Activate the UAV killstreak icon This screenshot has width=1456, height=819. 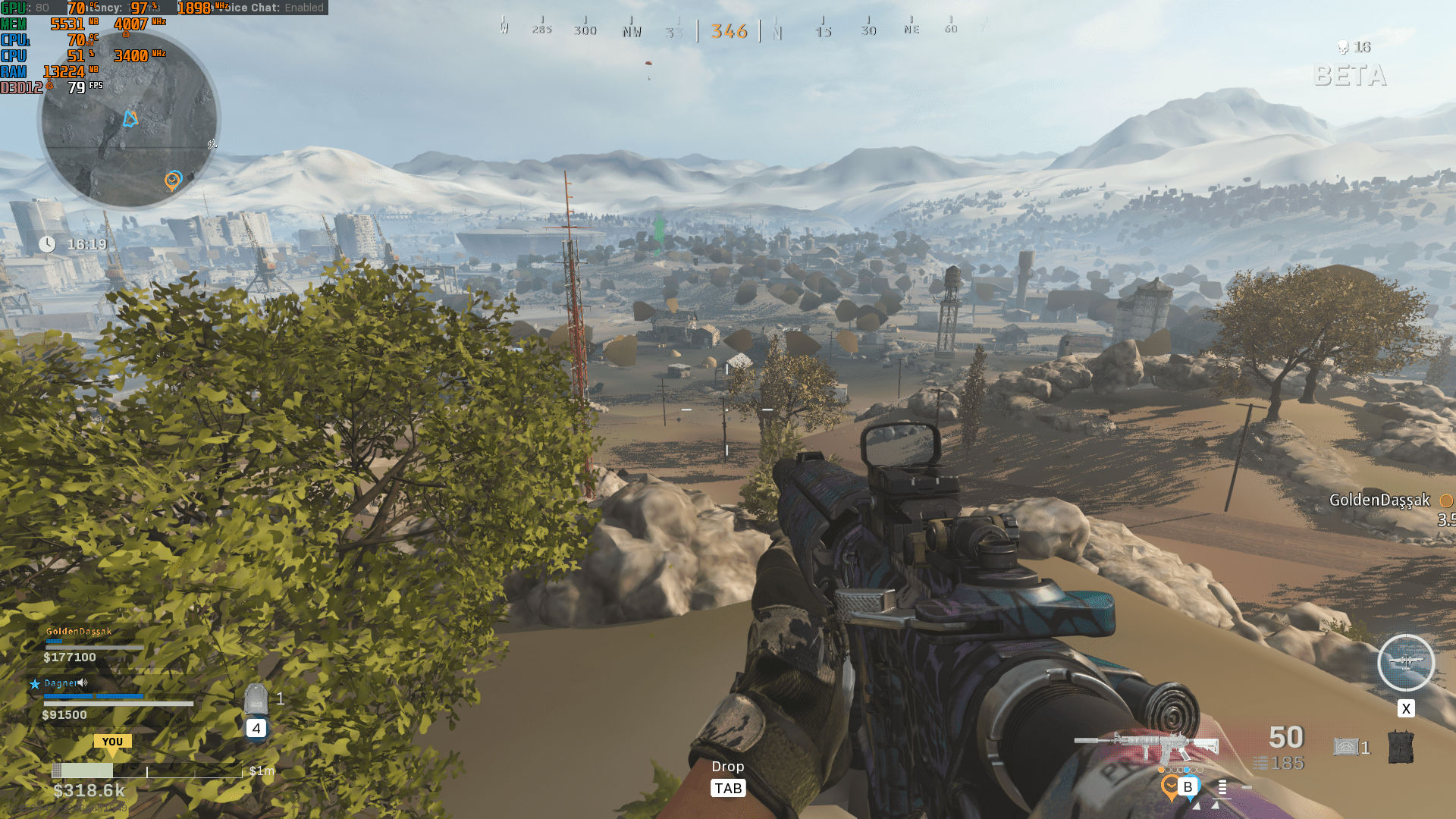coord(1405,663)
